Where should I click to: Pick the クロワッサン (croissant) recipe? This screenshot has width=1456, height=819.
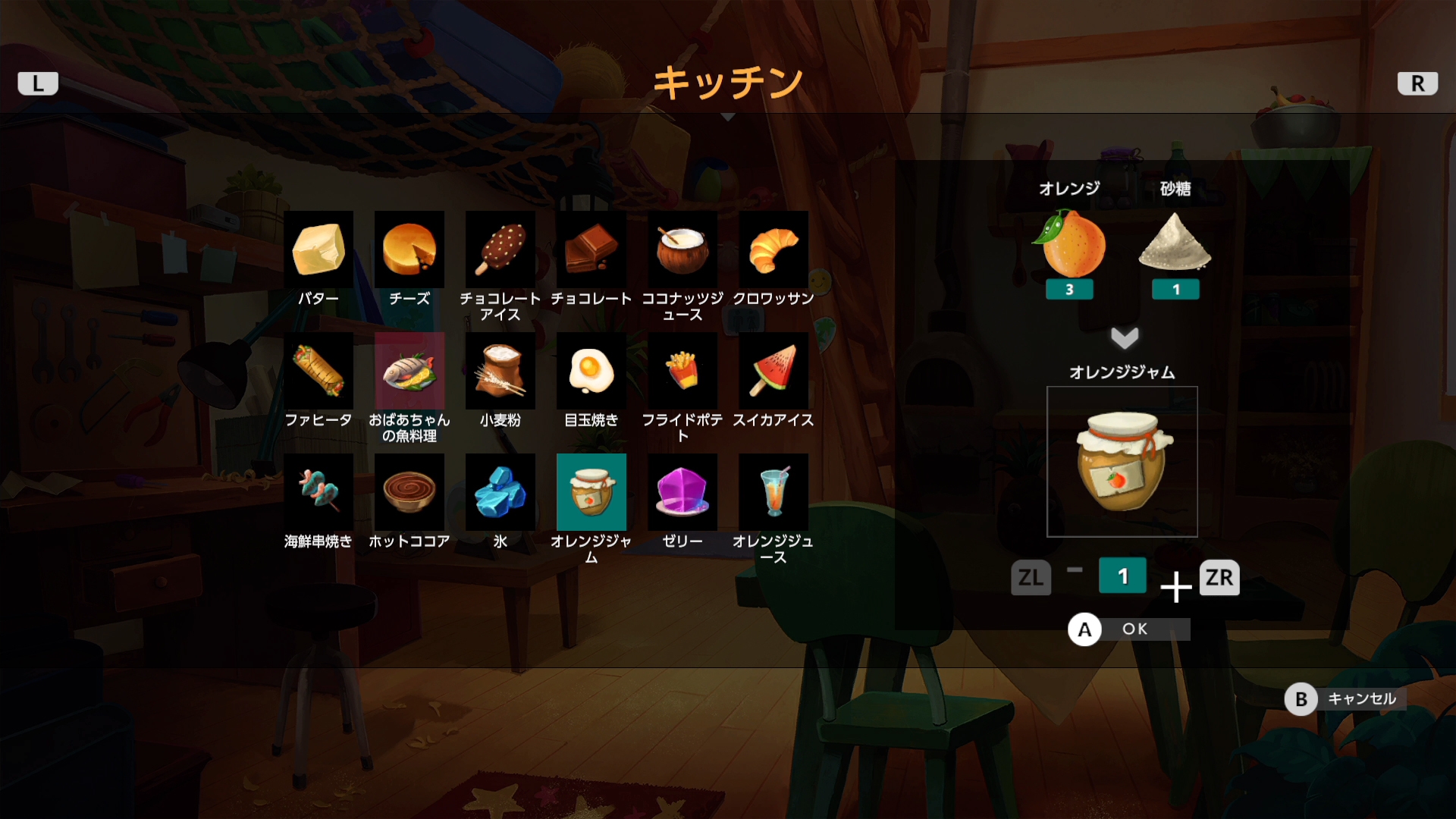[x=773, y=249]
